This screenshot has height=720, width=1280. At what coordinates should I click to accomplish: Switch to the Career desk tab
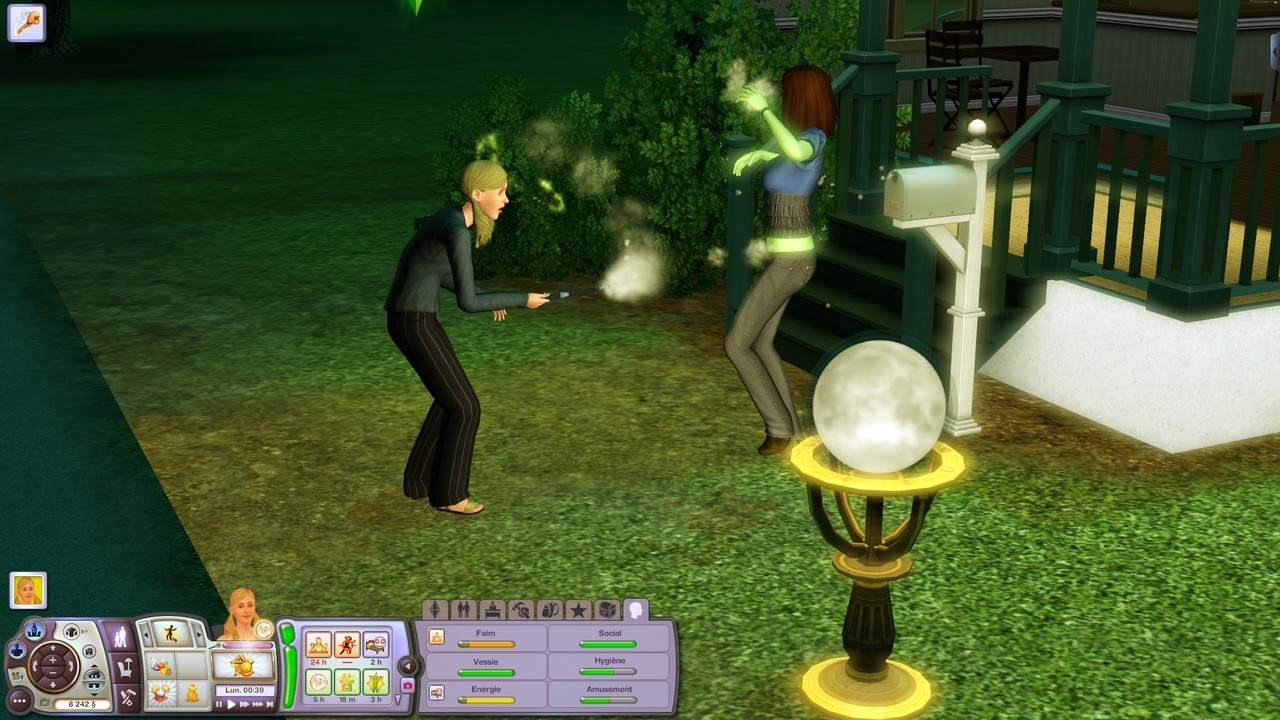coord(492,610)
